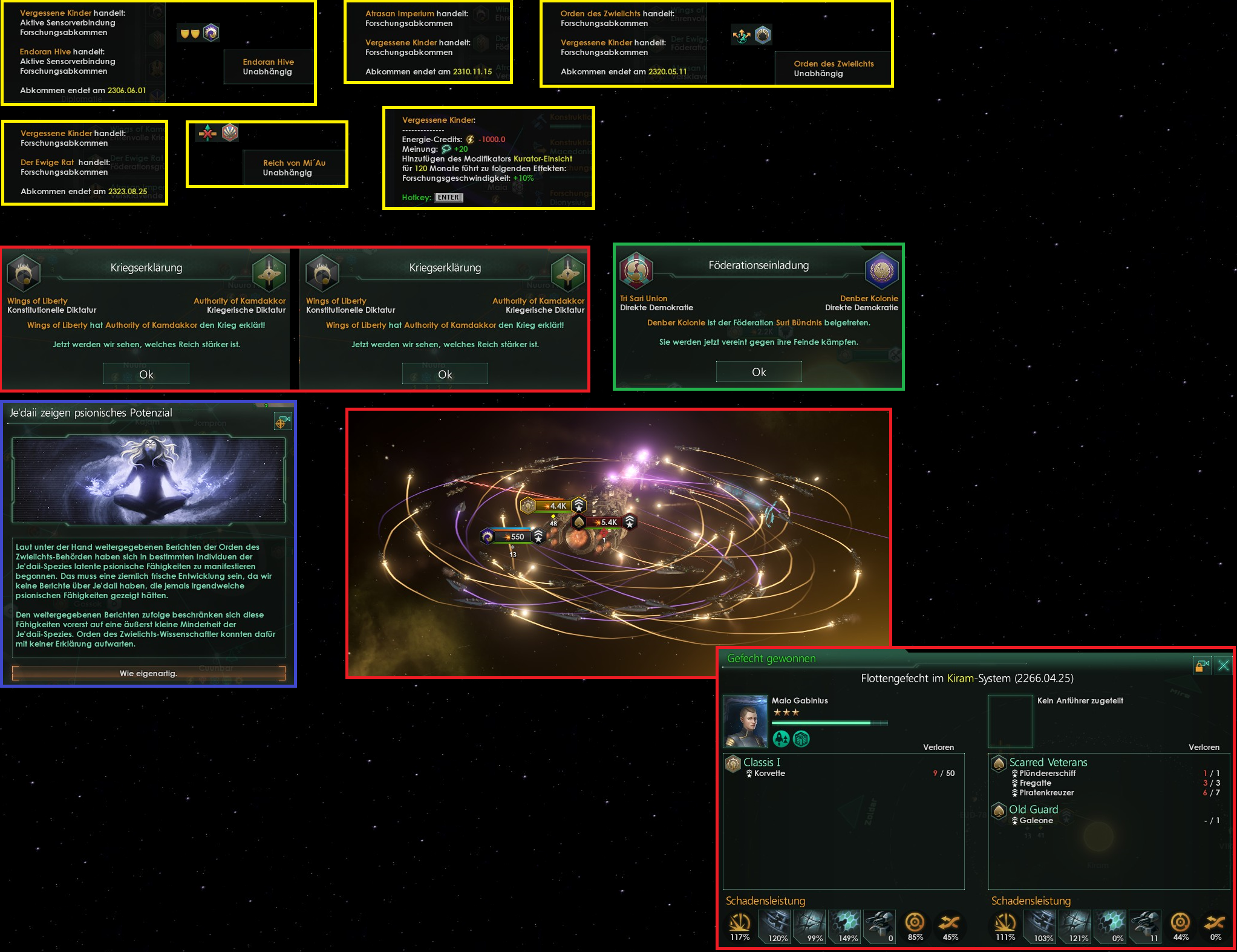Open the Endoran Hive empire entry

[268, 67]
